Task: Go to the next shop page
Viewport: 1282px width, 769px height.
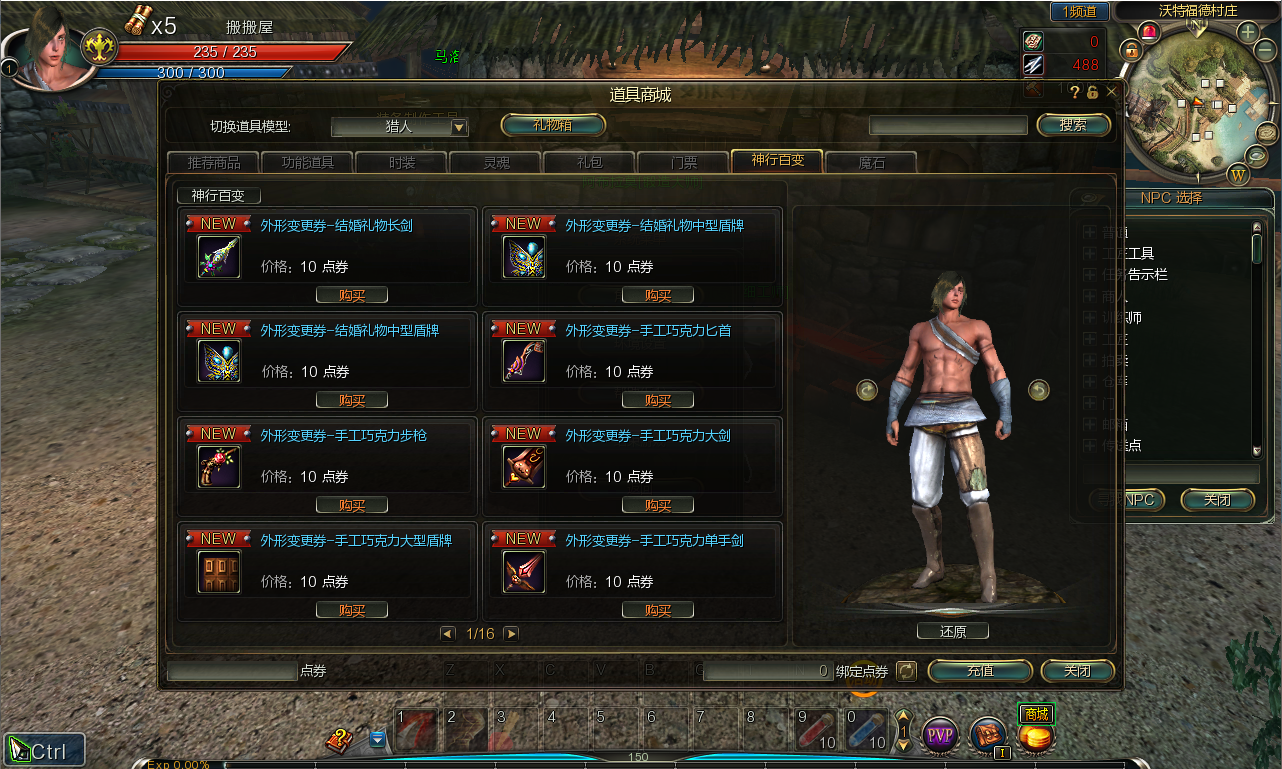Action: [x=511, y=634]
